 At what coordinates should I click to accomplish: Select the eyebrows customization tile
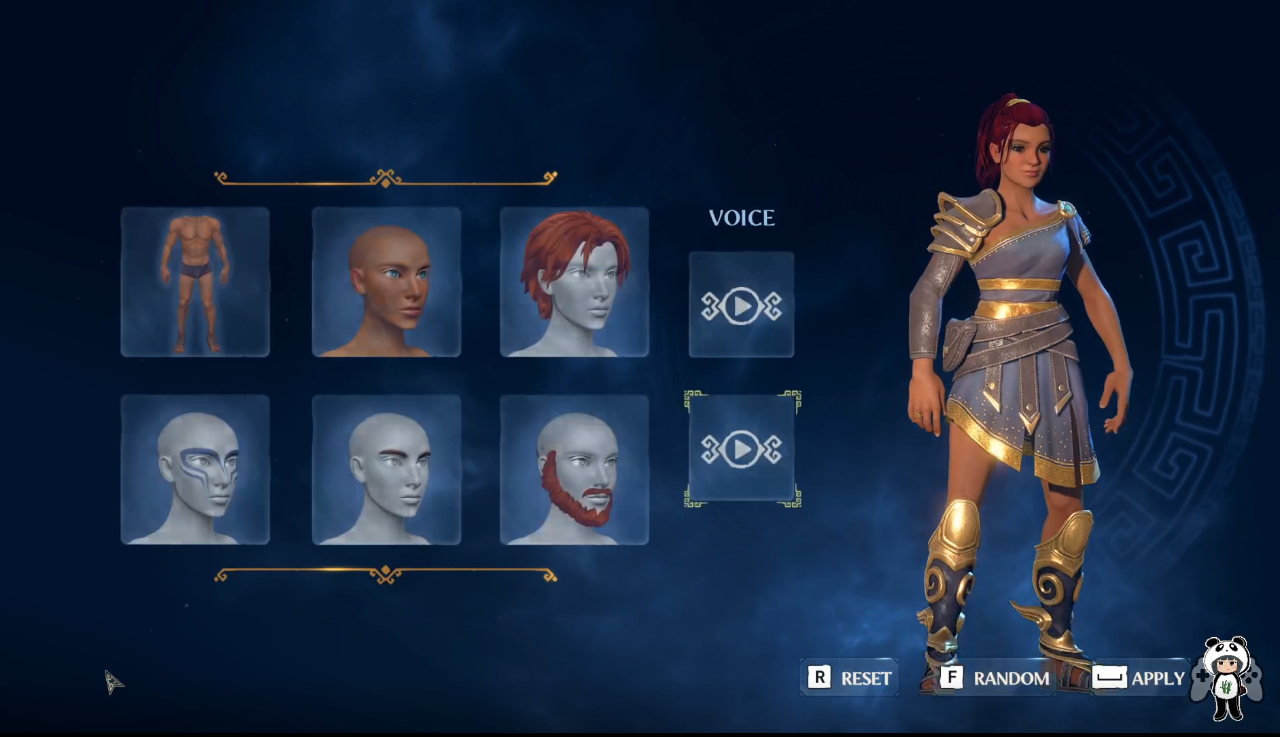click(x=386, y=470)
